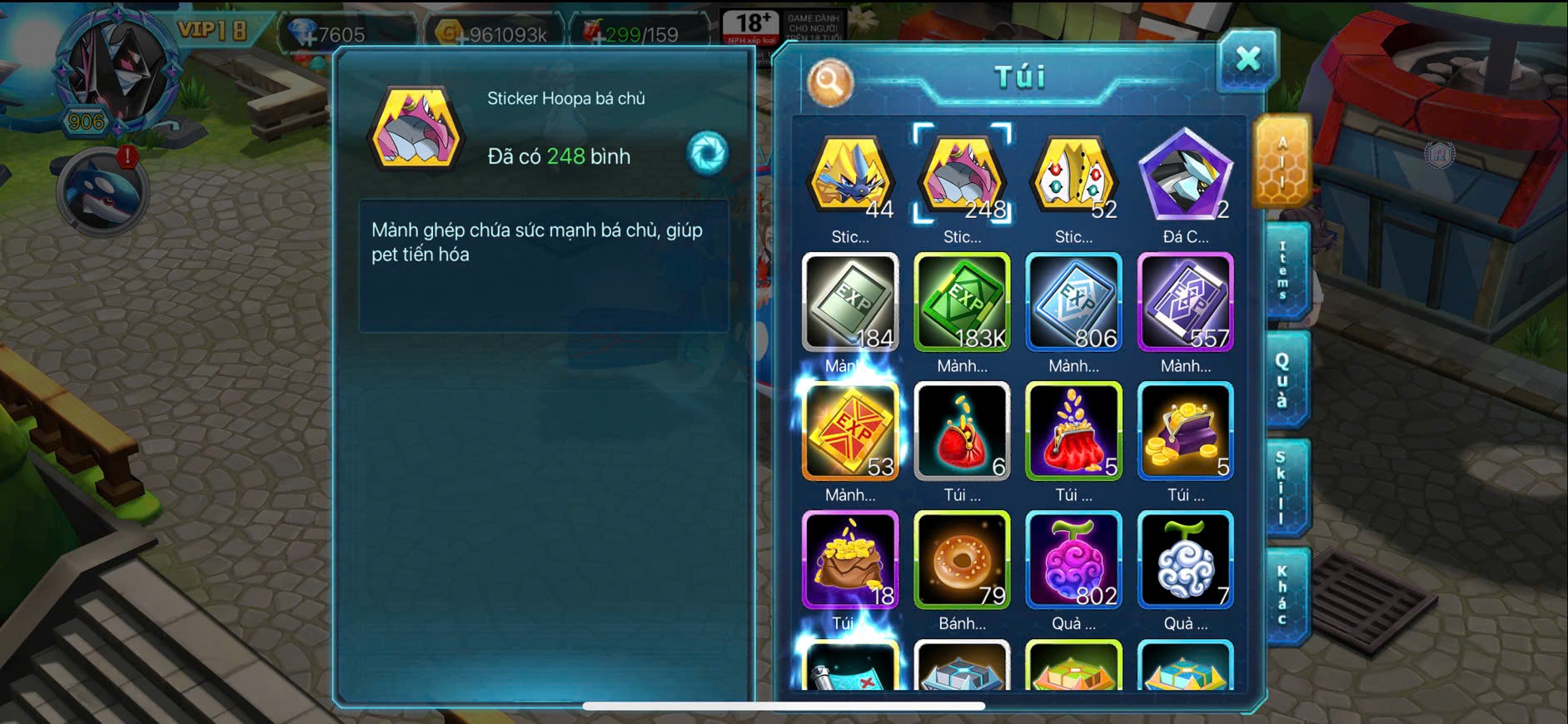
Task: Choose the blue EXP card 806
Action: point(1073,302)
